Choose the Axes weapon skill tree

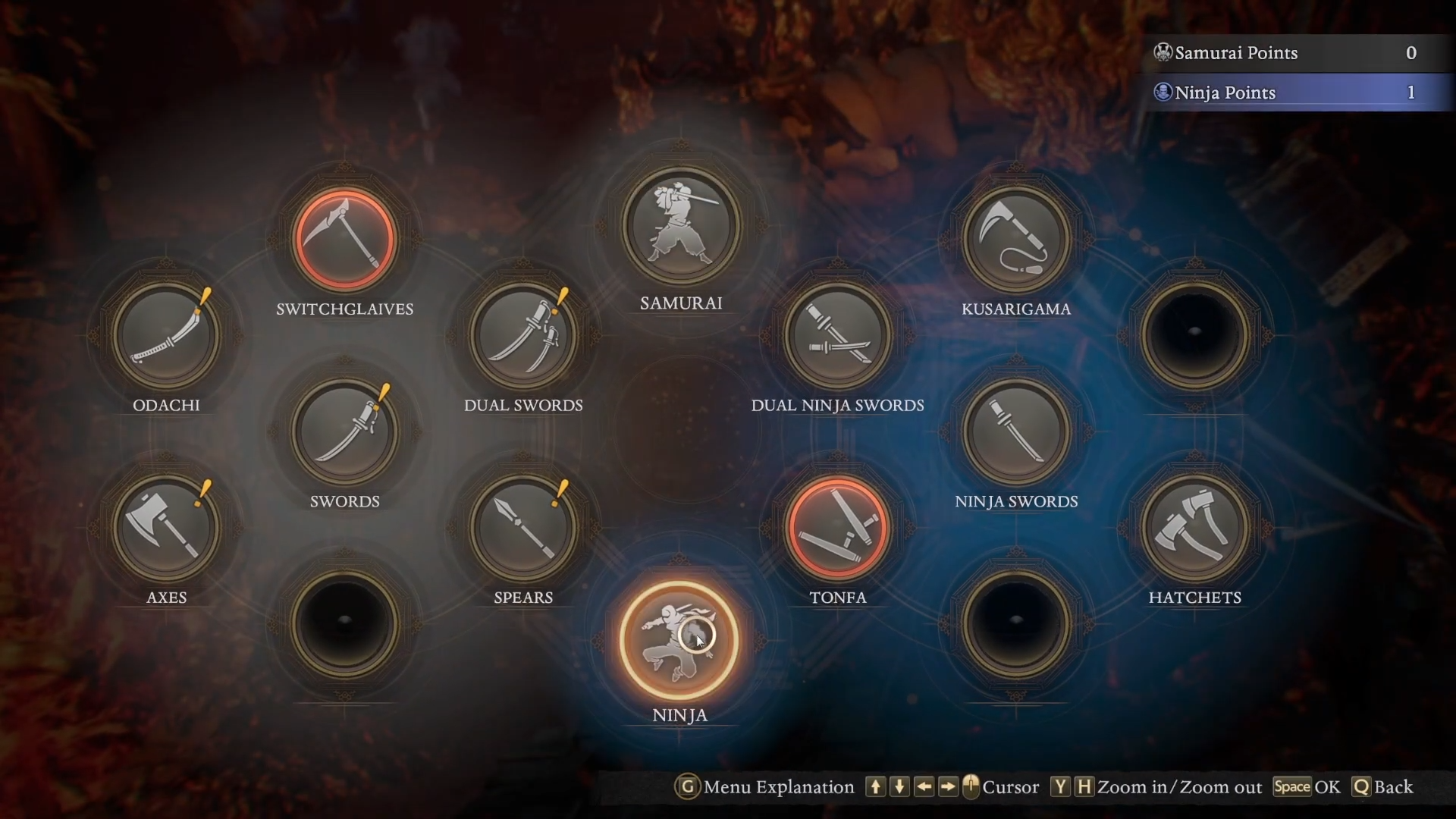point(166,528)
